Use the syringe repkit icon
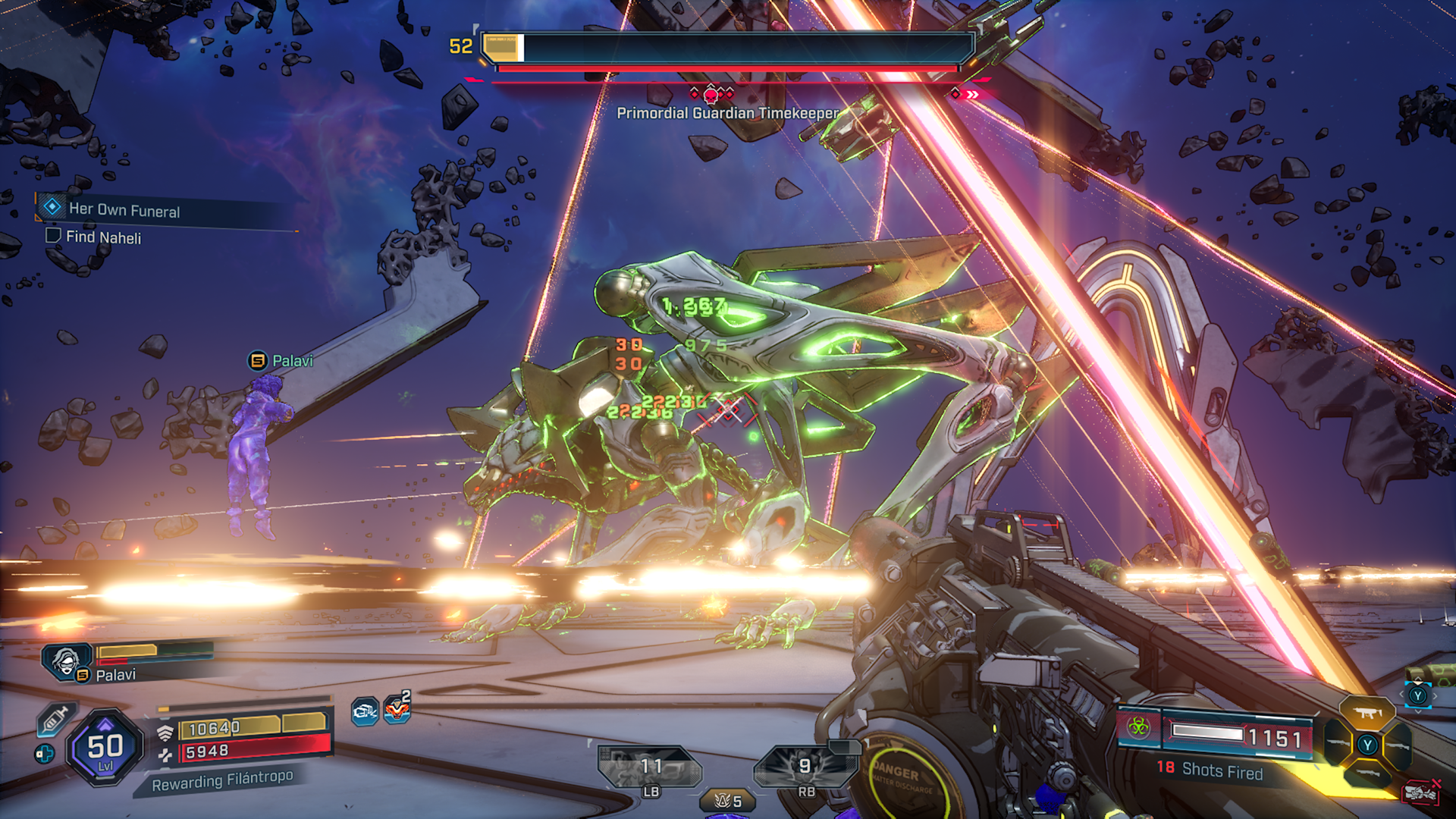1456x819 pixels. point(55,718)
